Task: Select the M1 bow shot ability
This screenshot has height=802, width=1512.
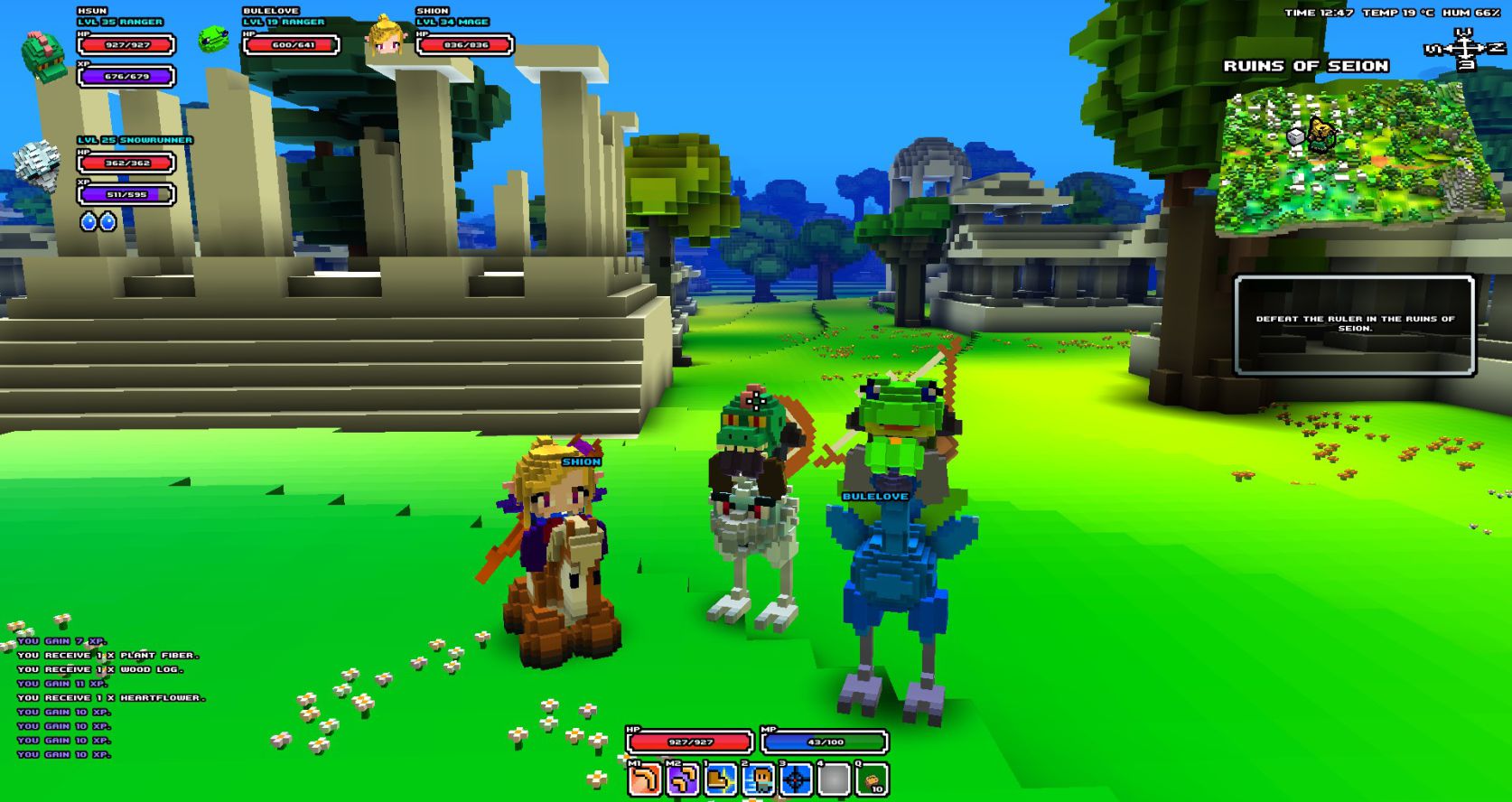Action: (645, 779)
